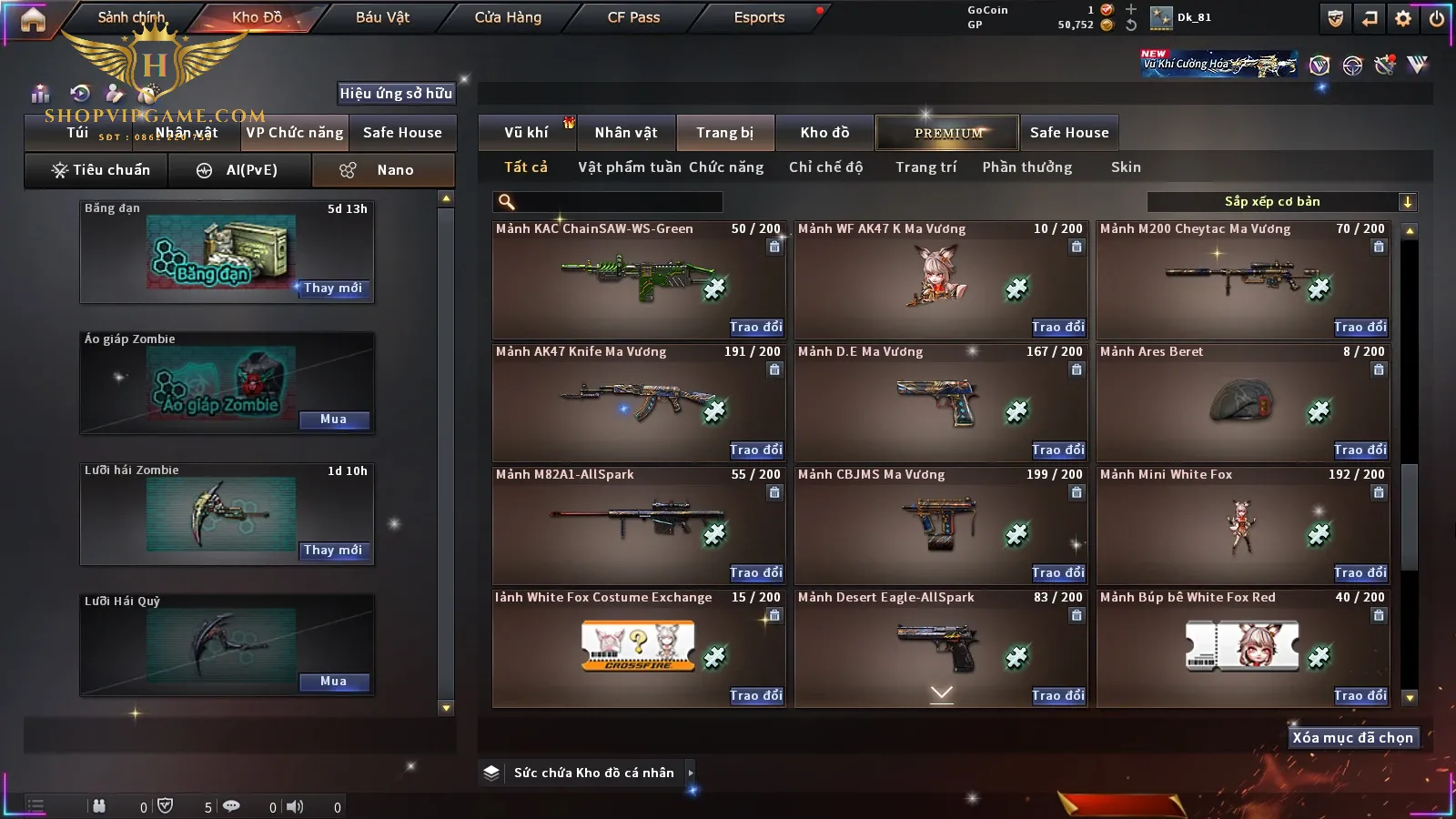This screenshot has width=1456, height=819.
Task: Switch to the Esports section
Action: [759, 17]
